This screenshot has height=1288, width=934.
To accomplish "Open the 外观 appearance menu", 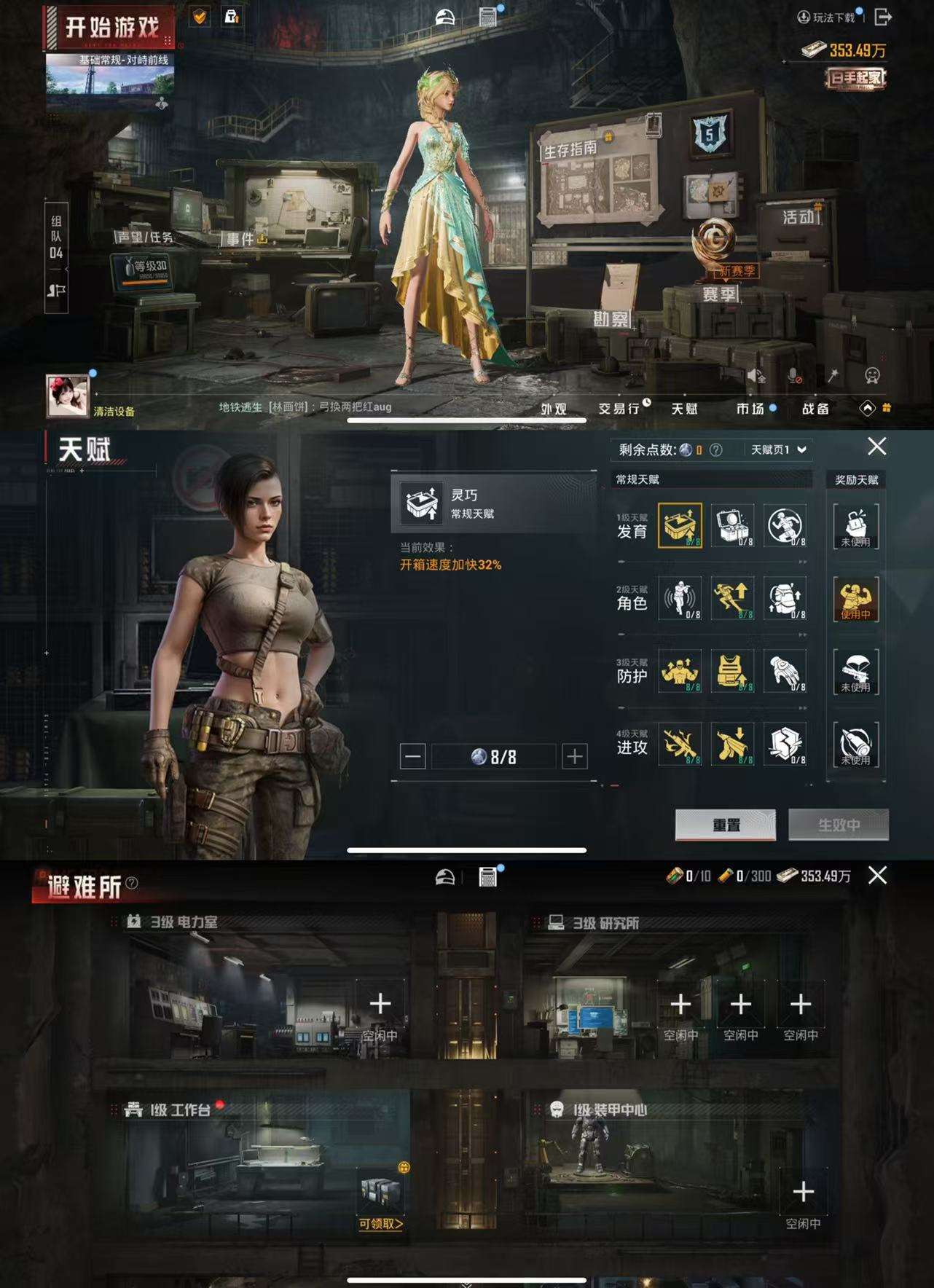I will tap(554, 409).
